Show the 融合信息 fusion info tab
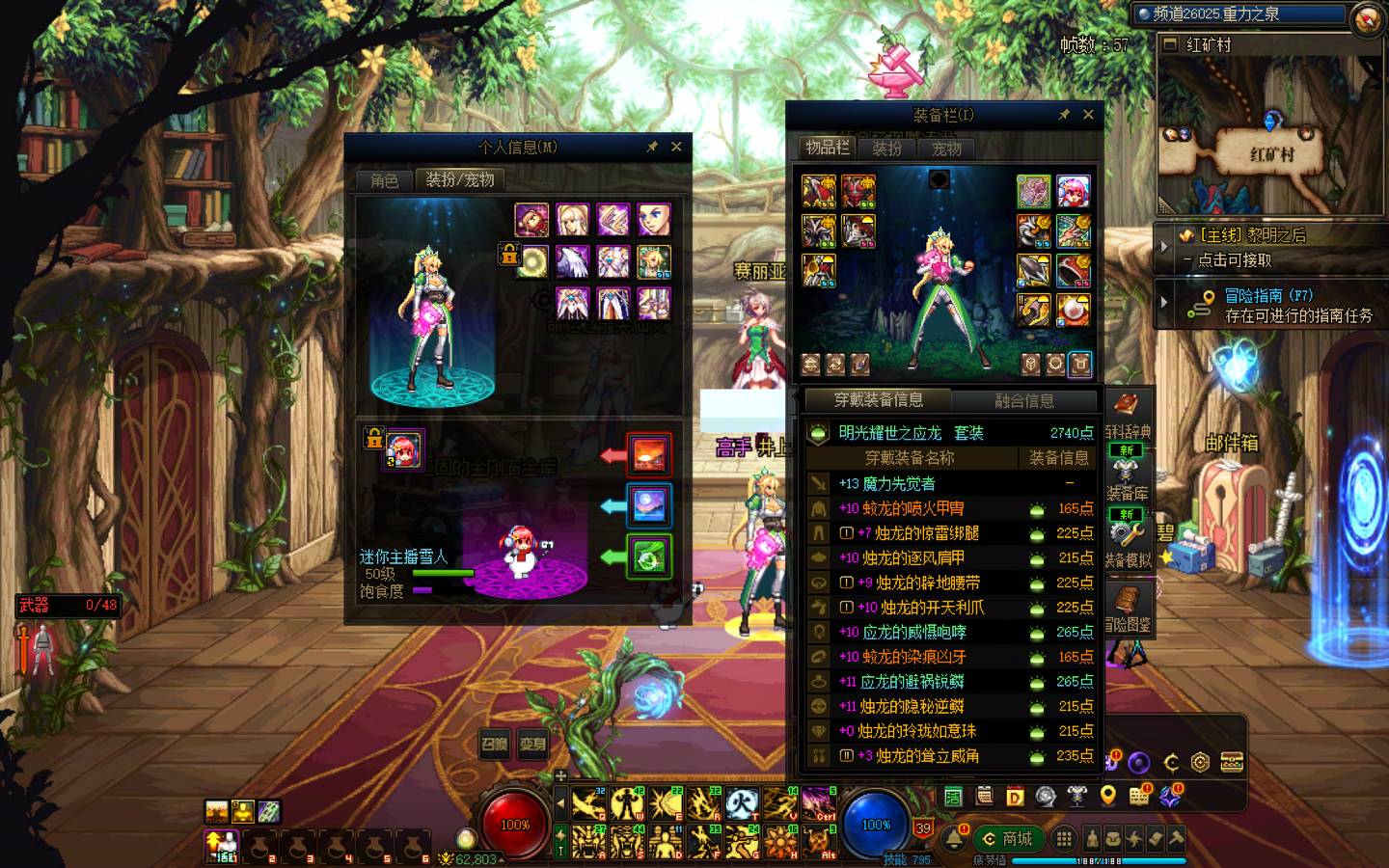 1023,400
